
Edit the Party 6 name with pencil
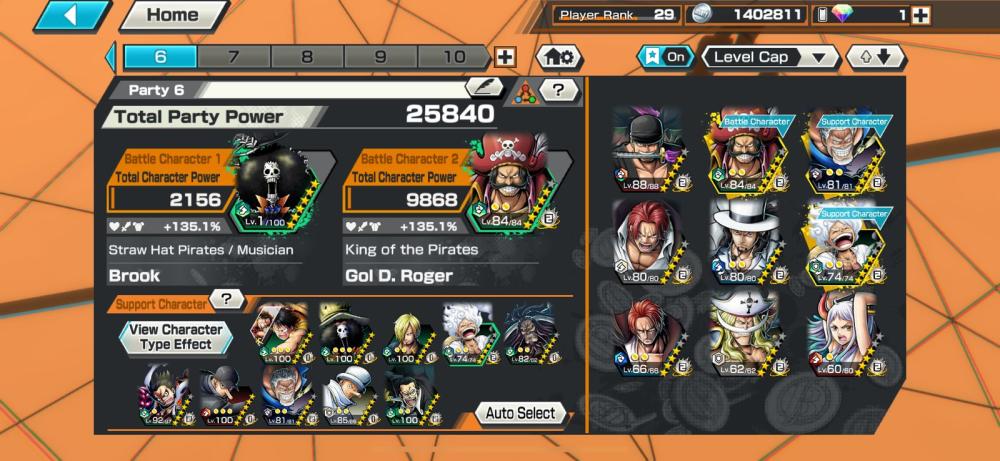click(x=484, y=88)
